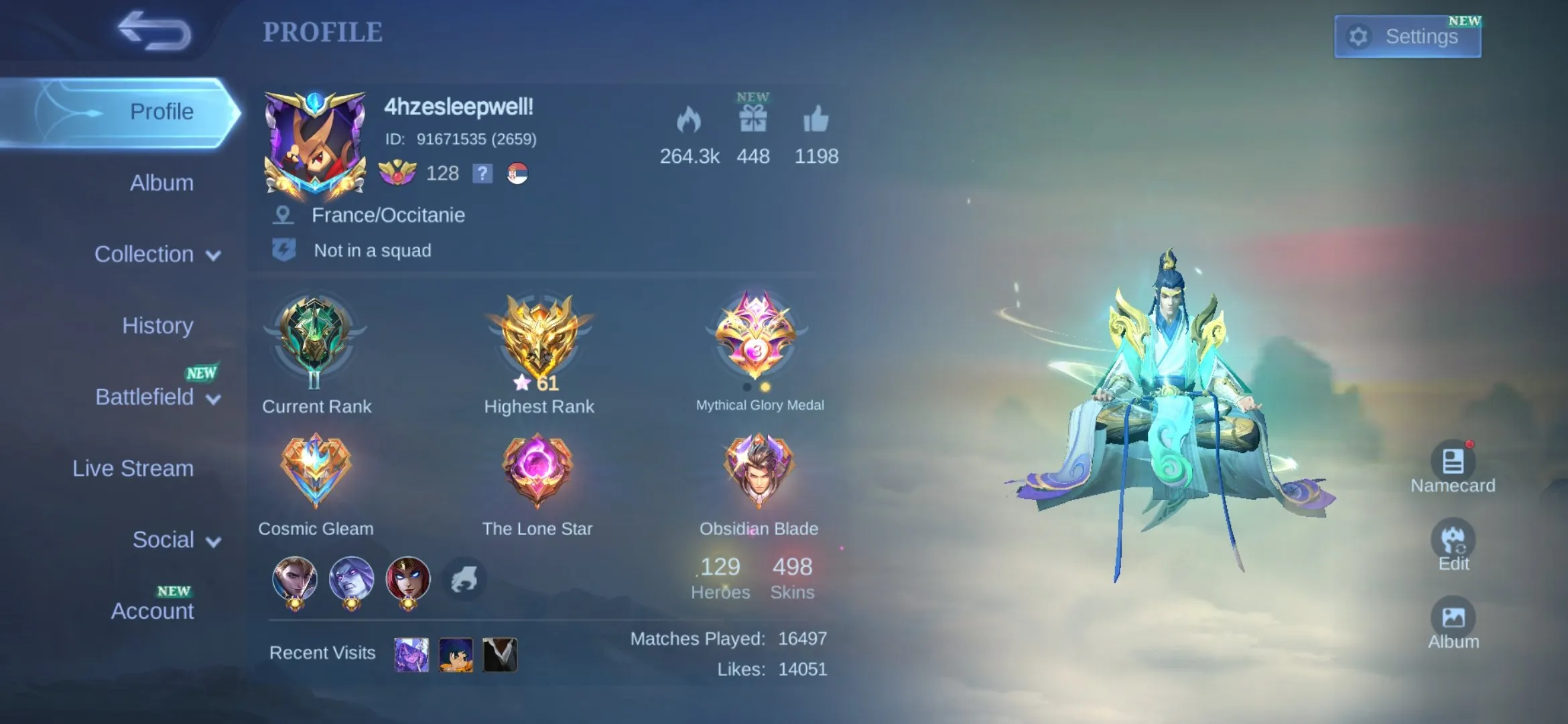Go back using the return arrow
1568x724 pixels.
point(154,31)
